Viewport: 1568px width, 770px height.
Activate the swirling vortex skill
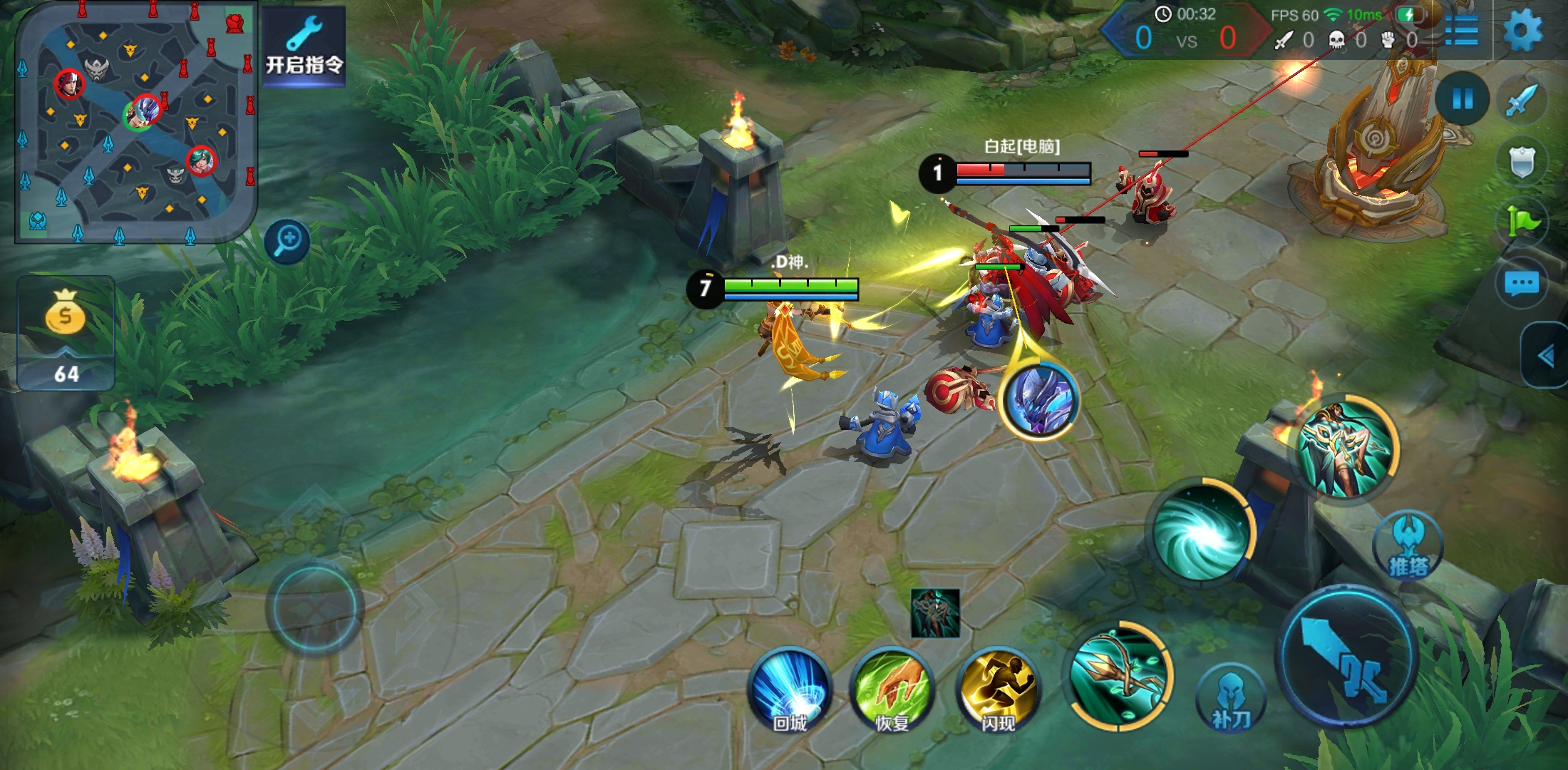pyautogui.click(x=1201, y=533)
